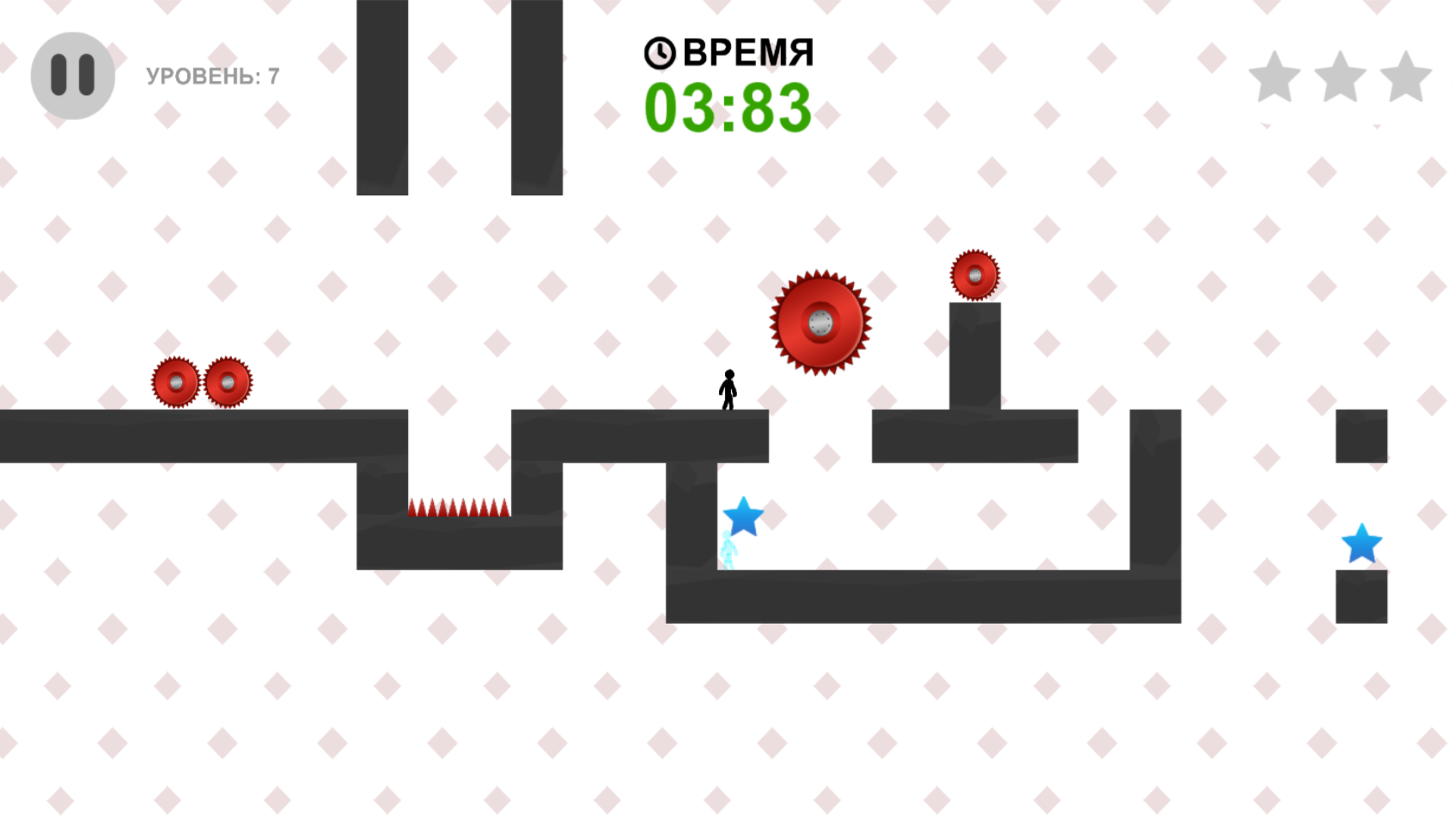Select the first gray star in top right

coord(1273,76)
